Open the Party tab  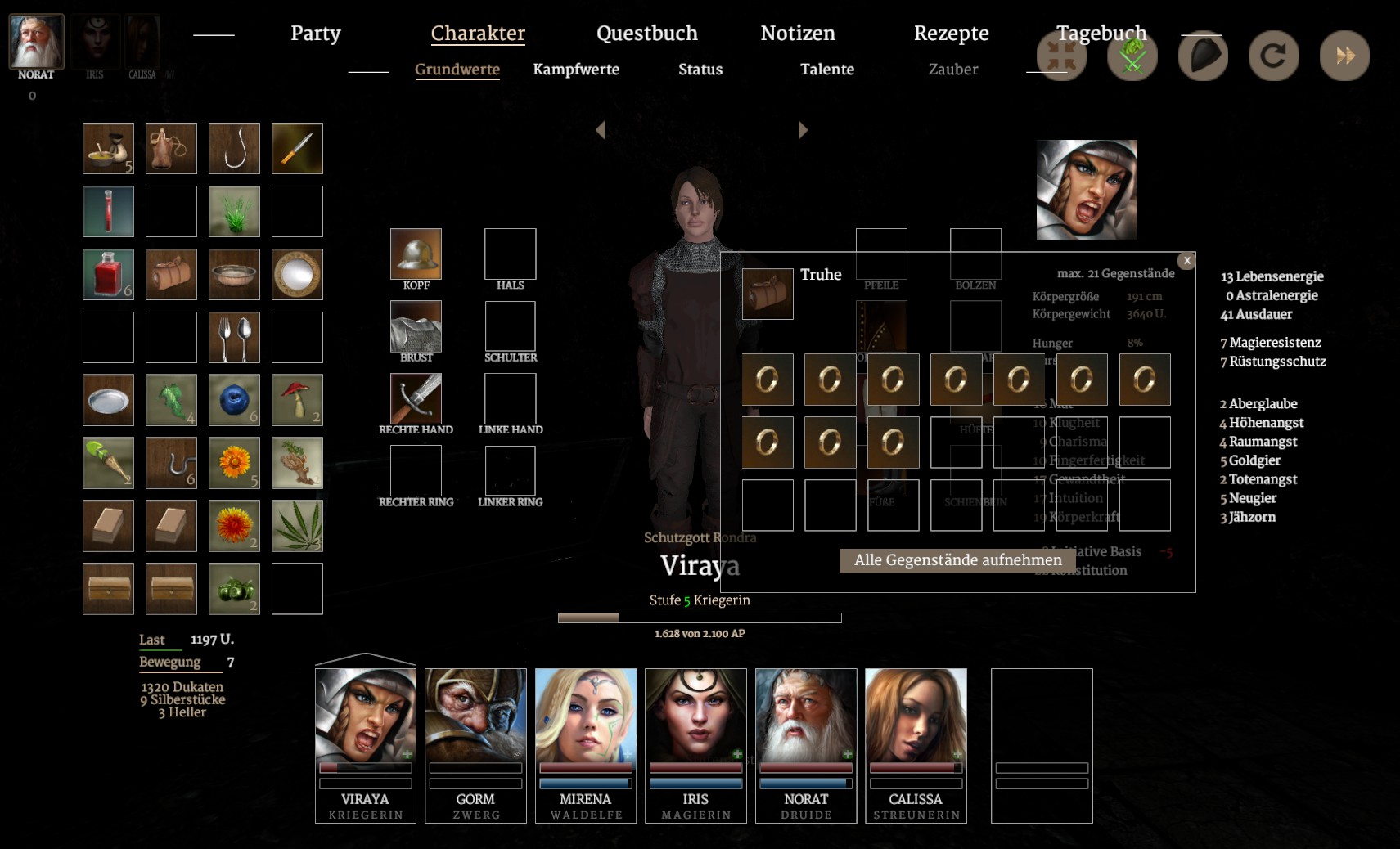click(315, 34)
